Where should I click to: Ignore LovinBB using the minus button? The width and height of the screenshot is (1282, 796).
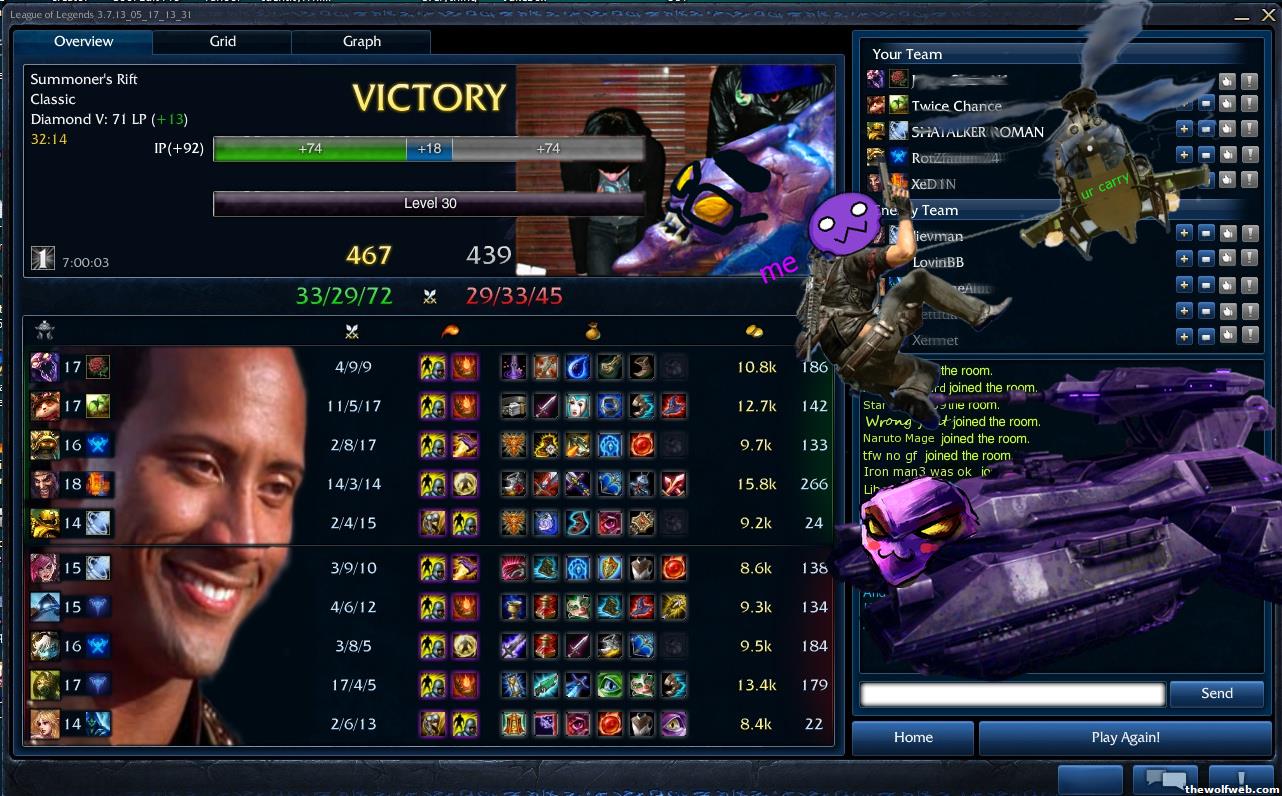[1206, 259]
